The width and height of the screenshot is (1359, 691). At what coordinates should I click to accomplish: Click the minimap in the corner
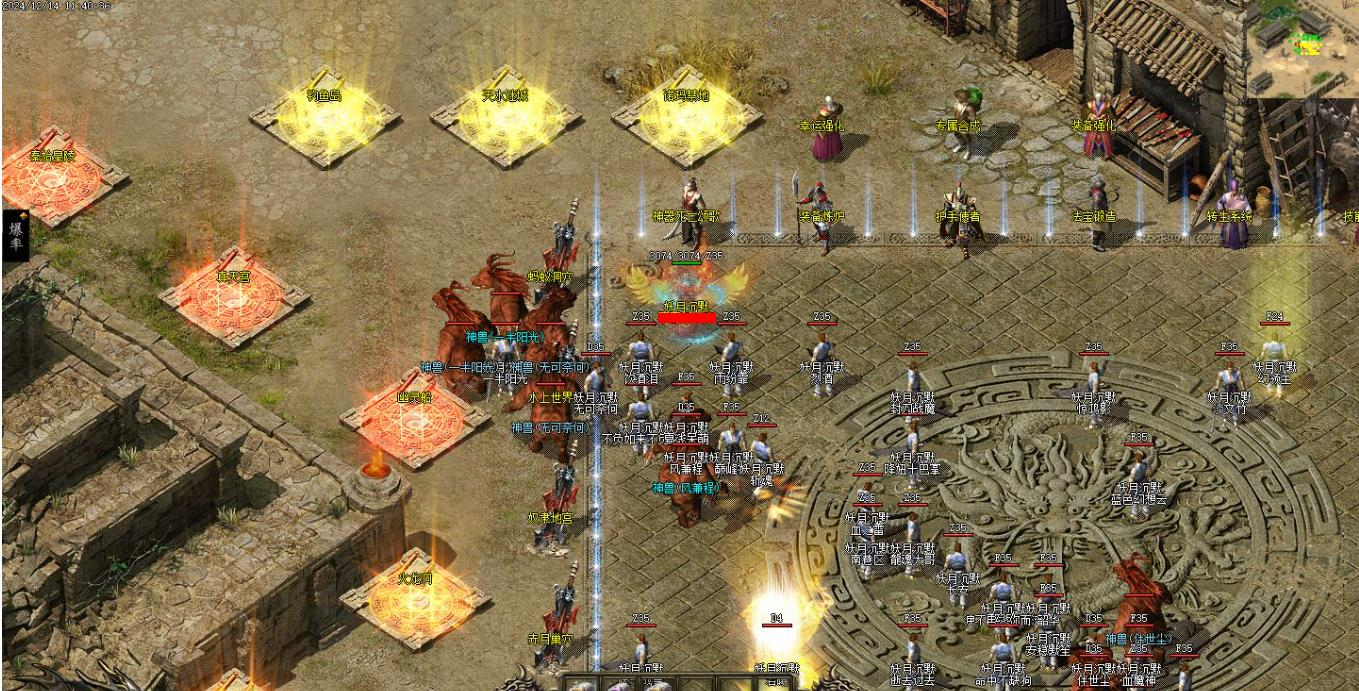[x=1302, y=48]
